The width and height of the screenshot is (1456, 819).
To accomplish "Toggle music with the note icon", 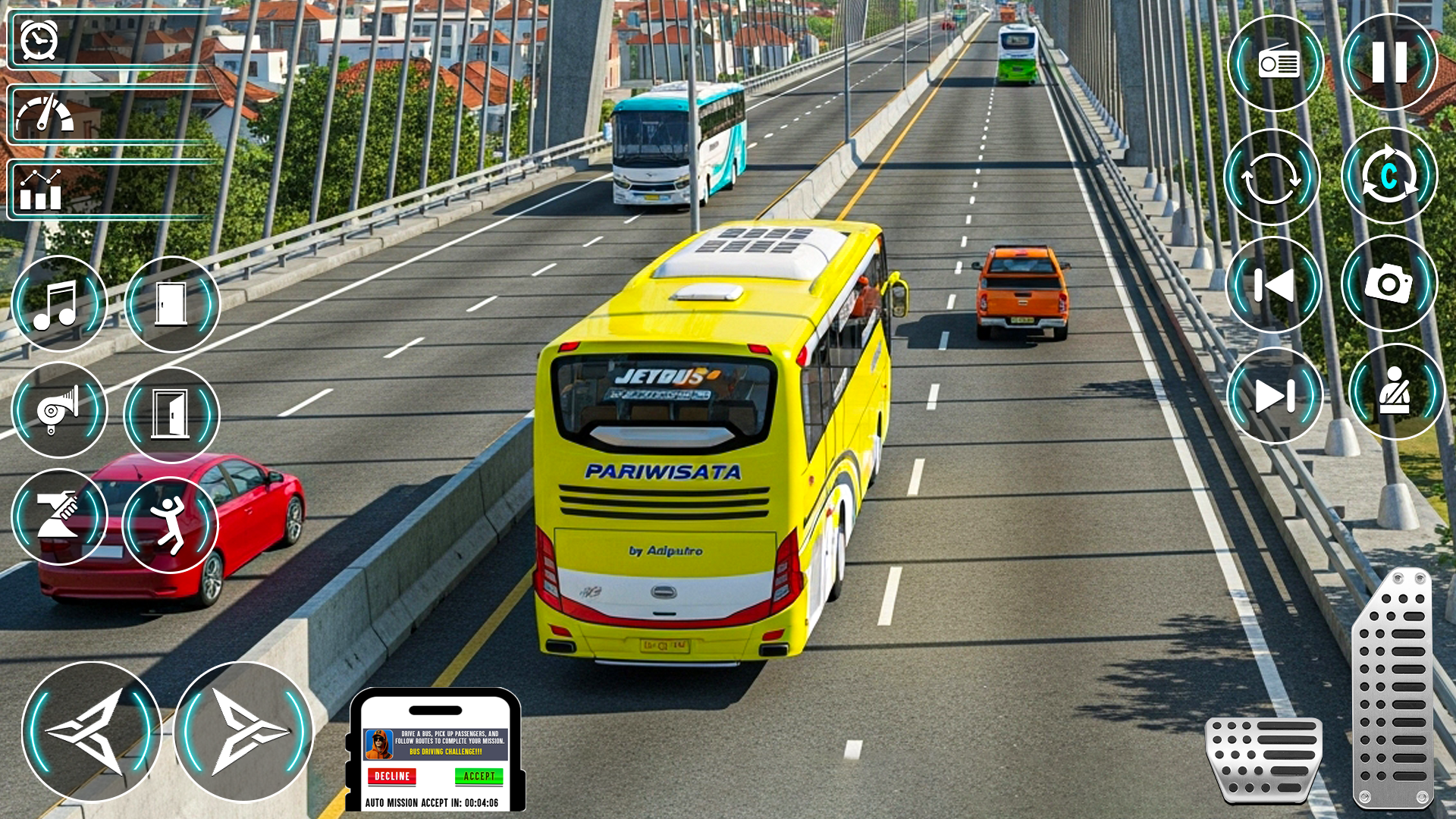I will tap(59, 304).
